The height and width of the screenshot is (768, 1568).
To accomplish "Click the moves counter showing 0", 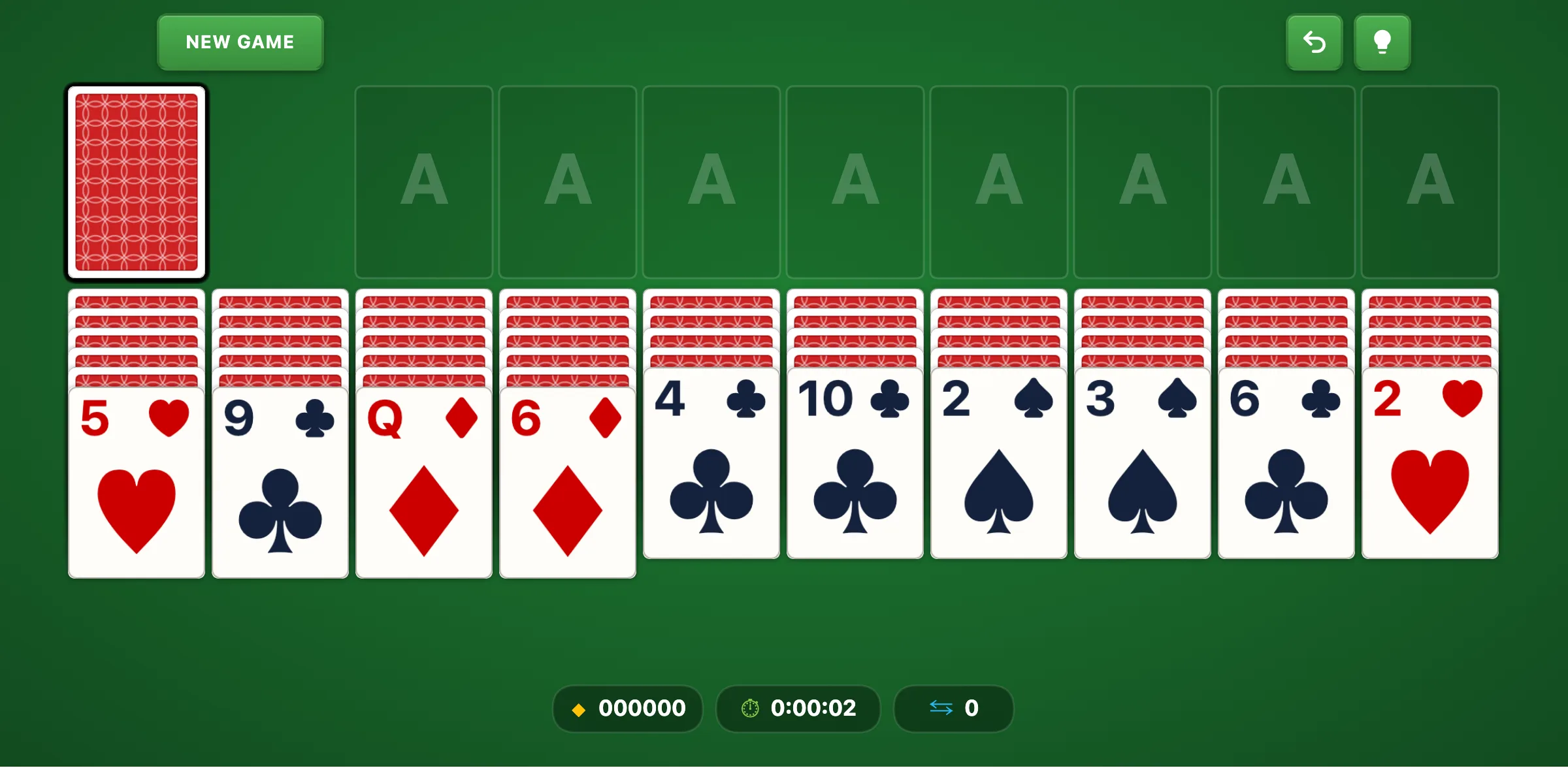I will click(x=953, y=708).
